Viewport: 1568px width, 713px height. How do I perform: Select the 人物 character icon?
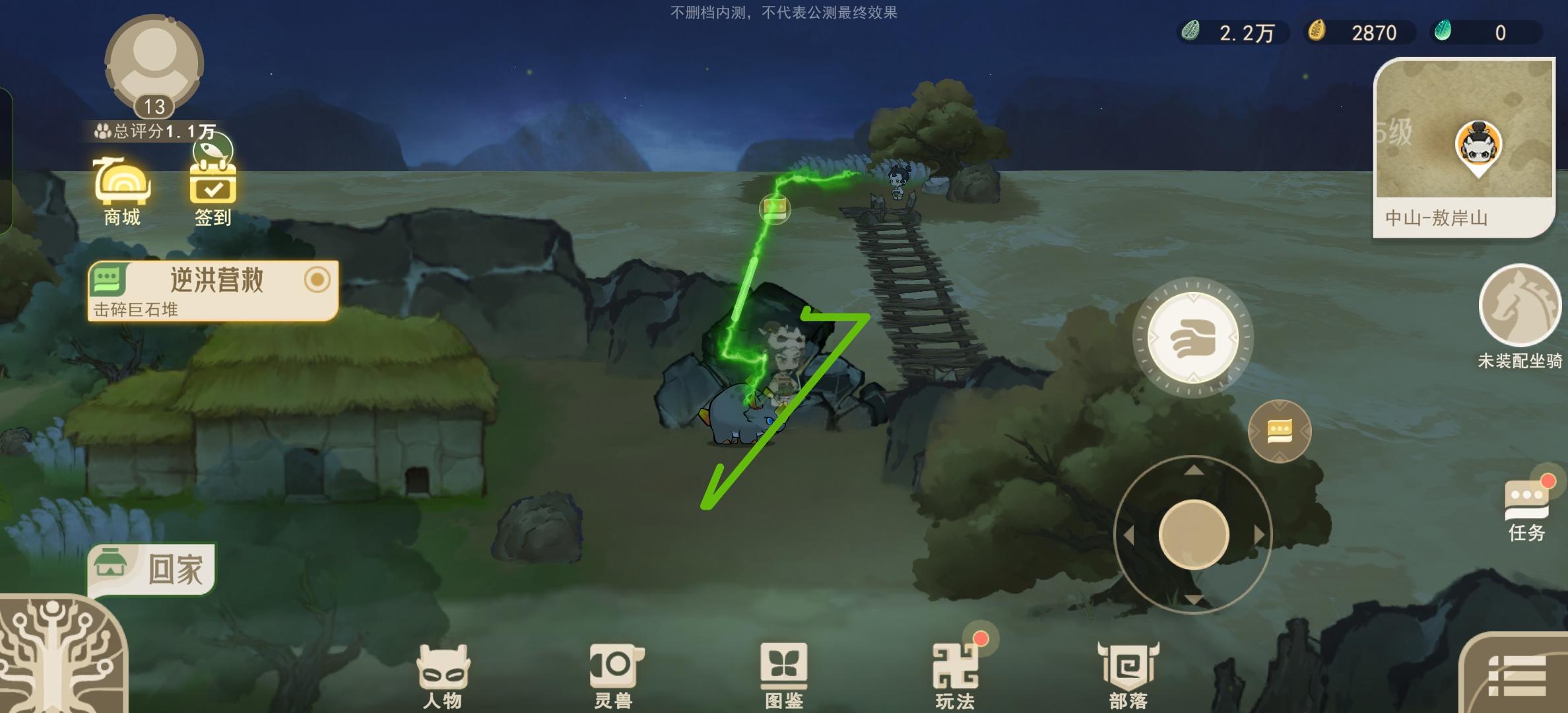[x=443, y=670]
